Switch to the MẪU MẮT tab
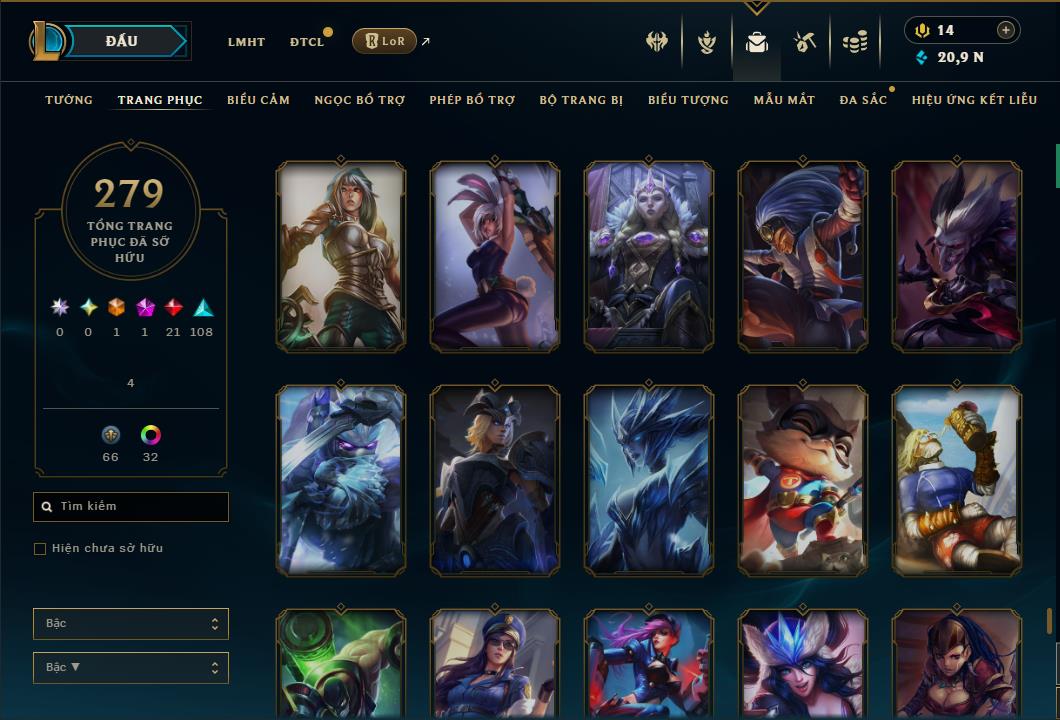1060x720 pixels. [x=784, y=100]
